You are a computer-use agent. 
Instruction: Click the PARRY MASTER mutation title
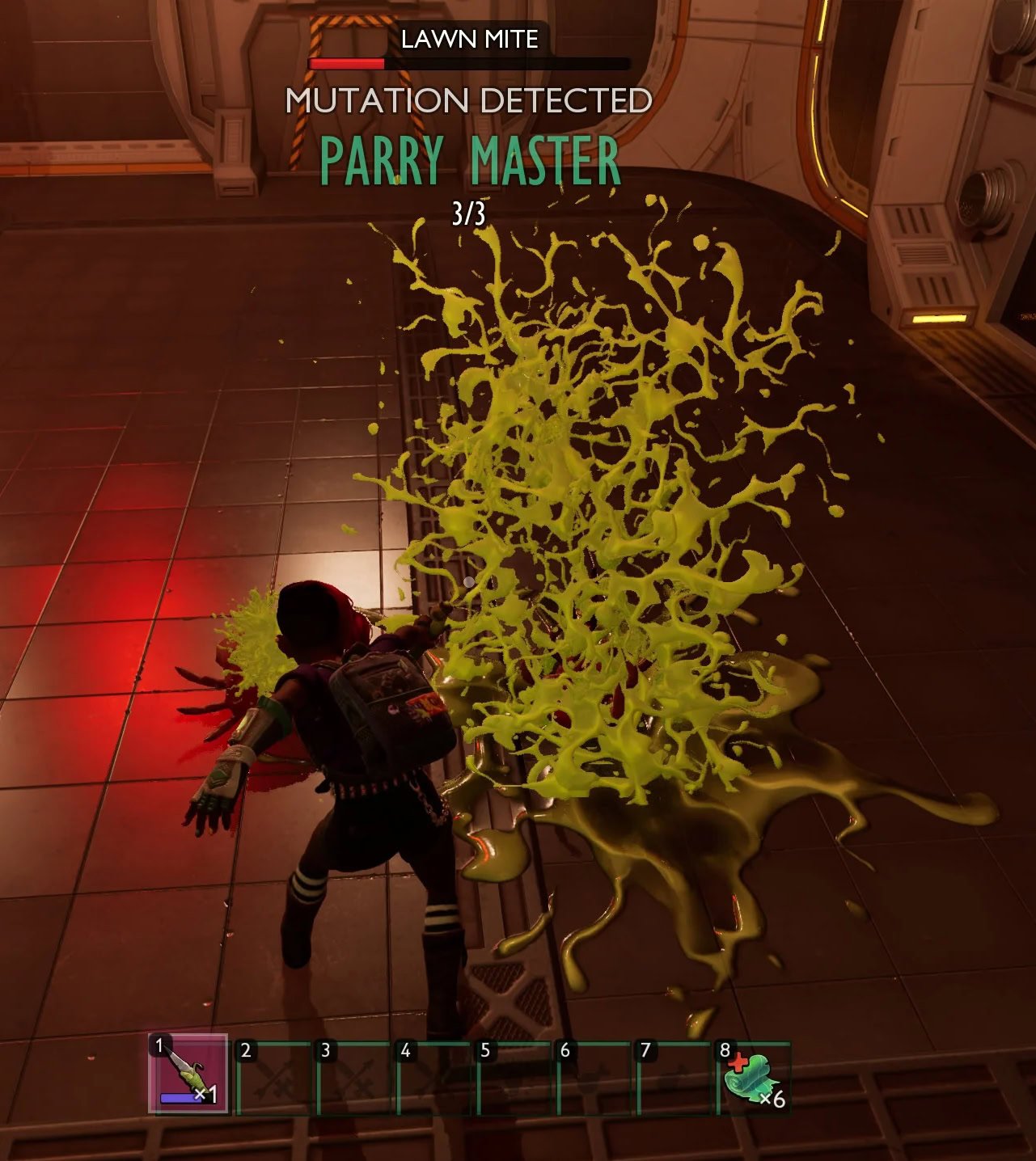click(469, 160)
